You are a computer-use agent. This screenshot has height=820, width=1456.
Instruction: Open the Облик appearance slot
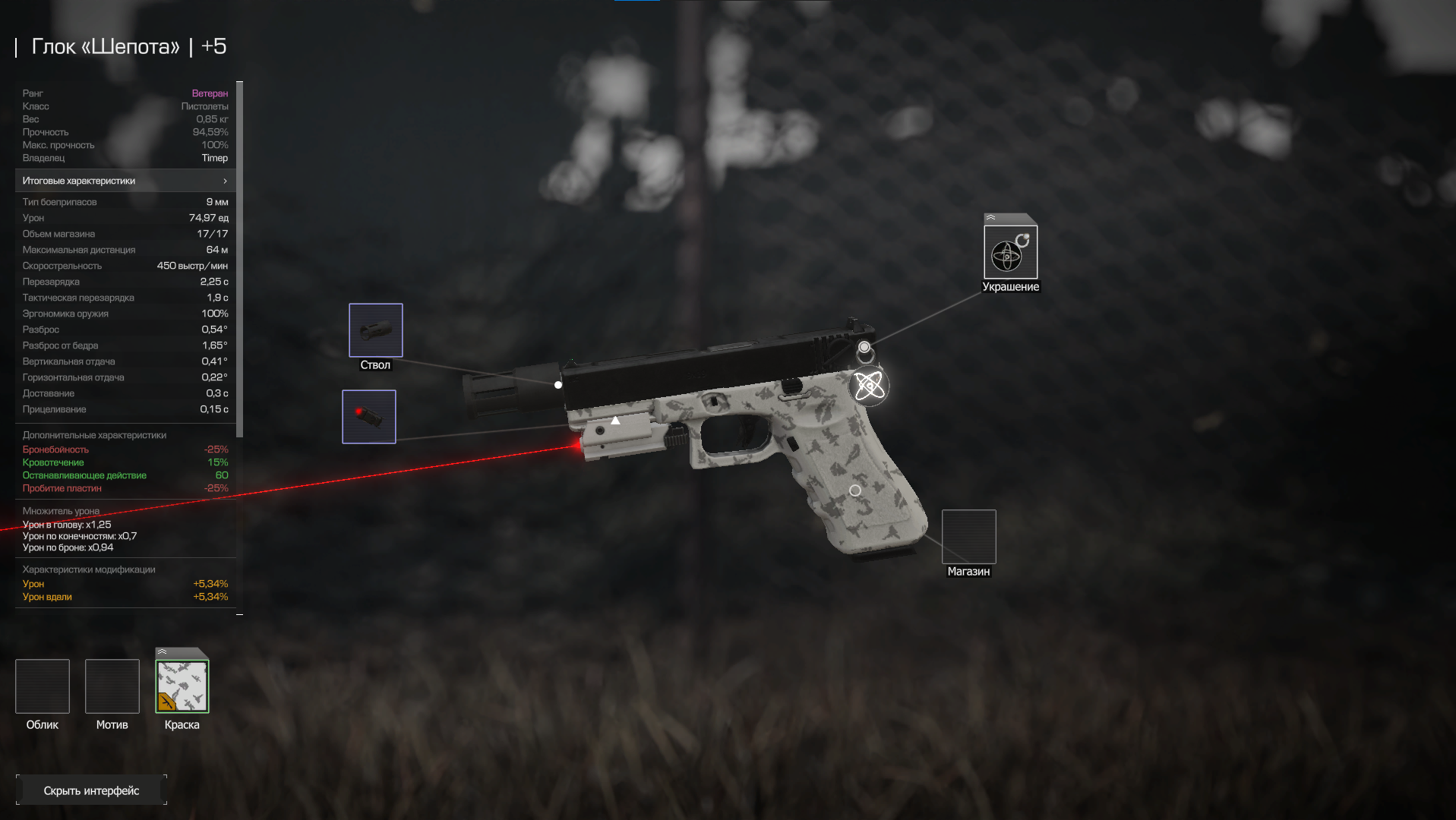coord(43,686)
